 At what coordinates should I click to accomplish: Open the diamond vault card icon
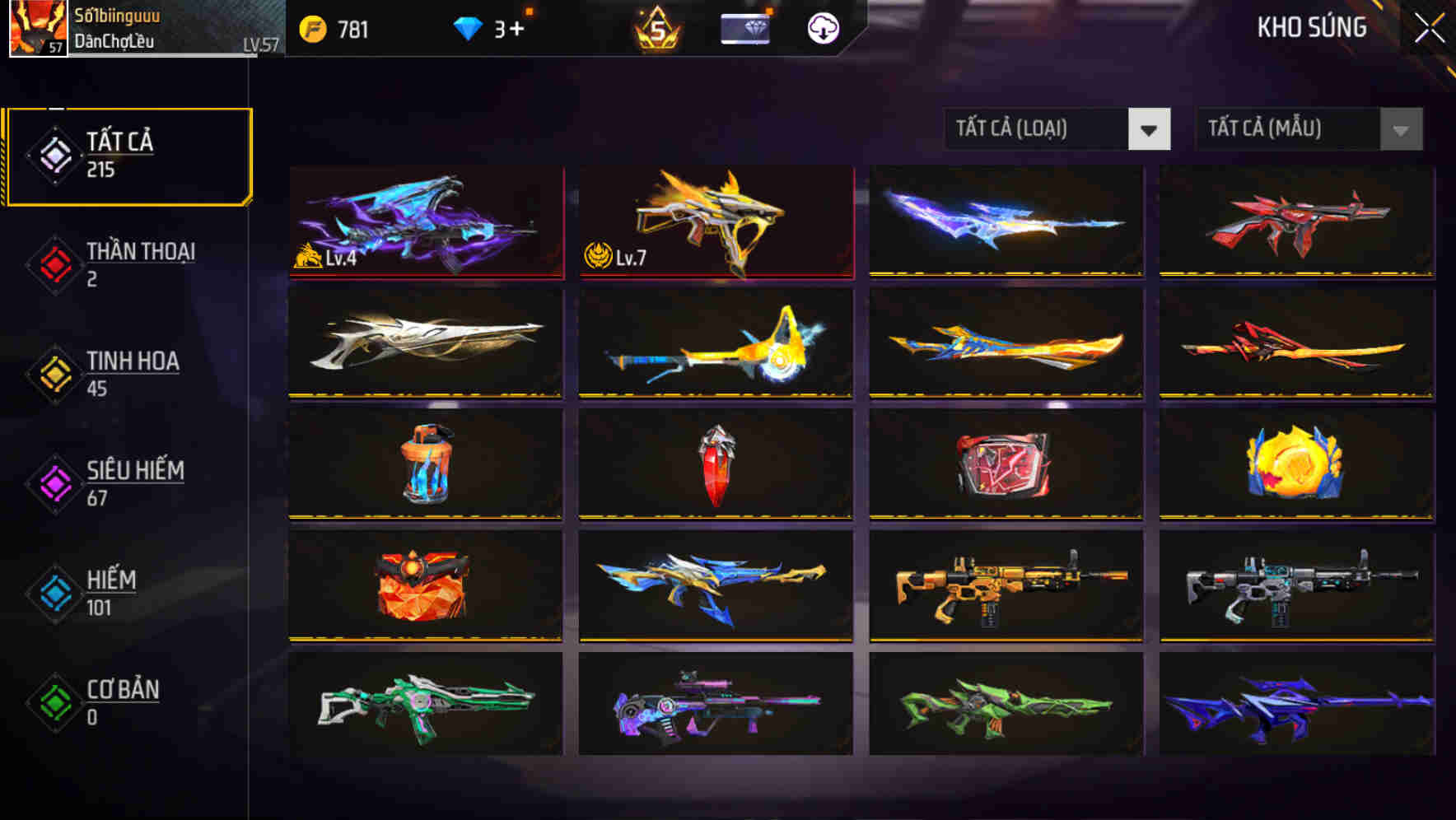coord(744,29)
